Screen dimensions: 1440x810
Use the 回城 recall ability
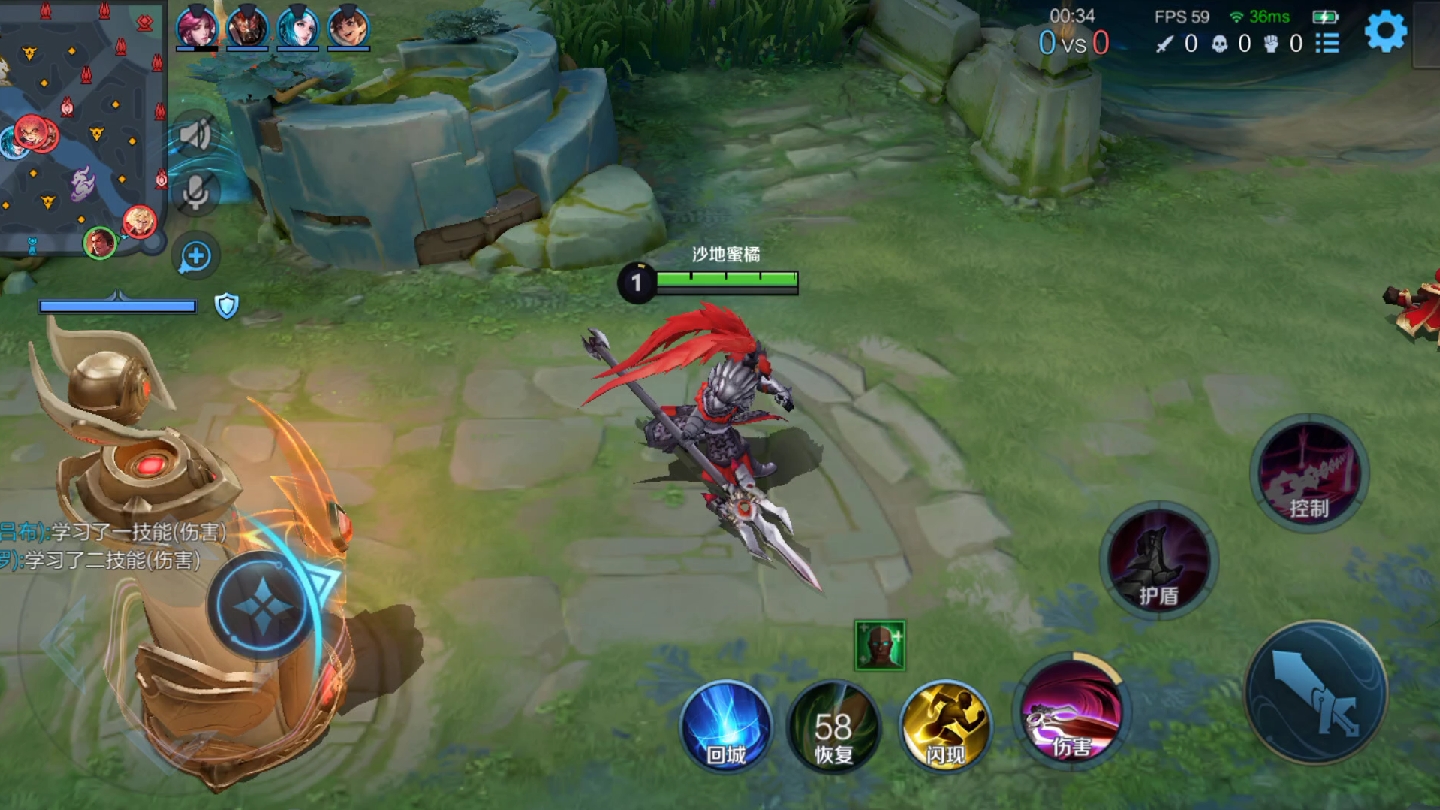coord(727,726)
